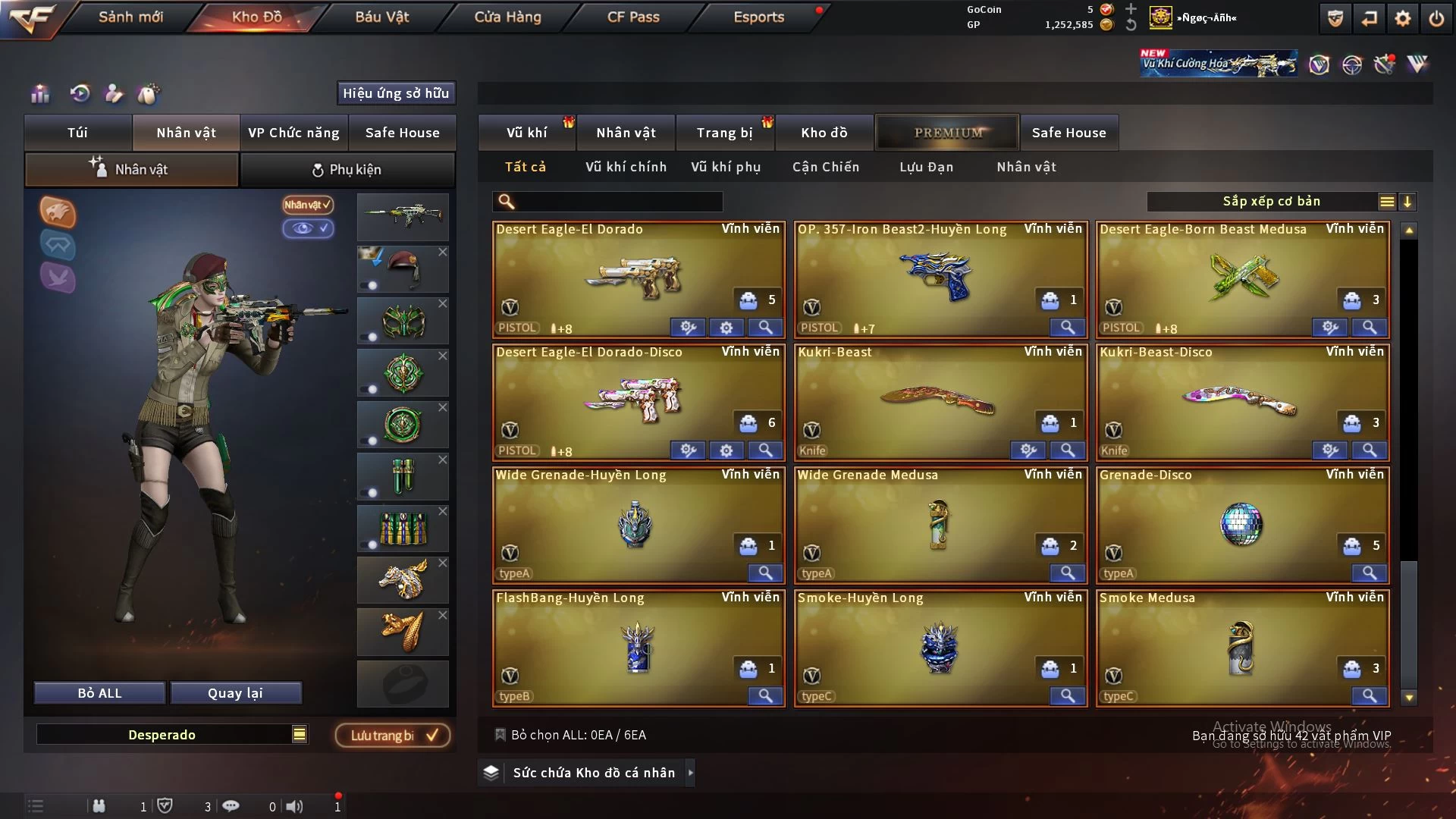1456x819 pixels.
Task: Filter by Vũ khí chính
Action: click(626, 167)
